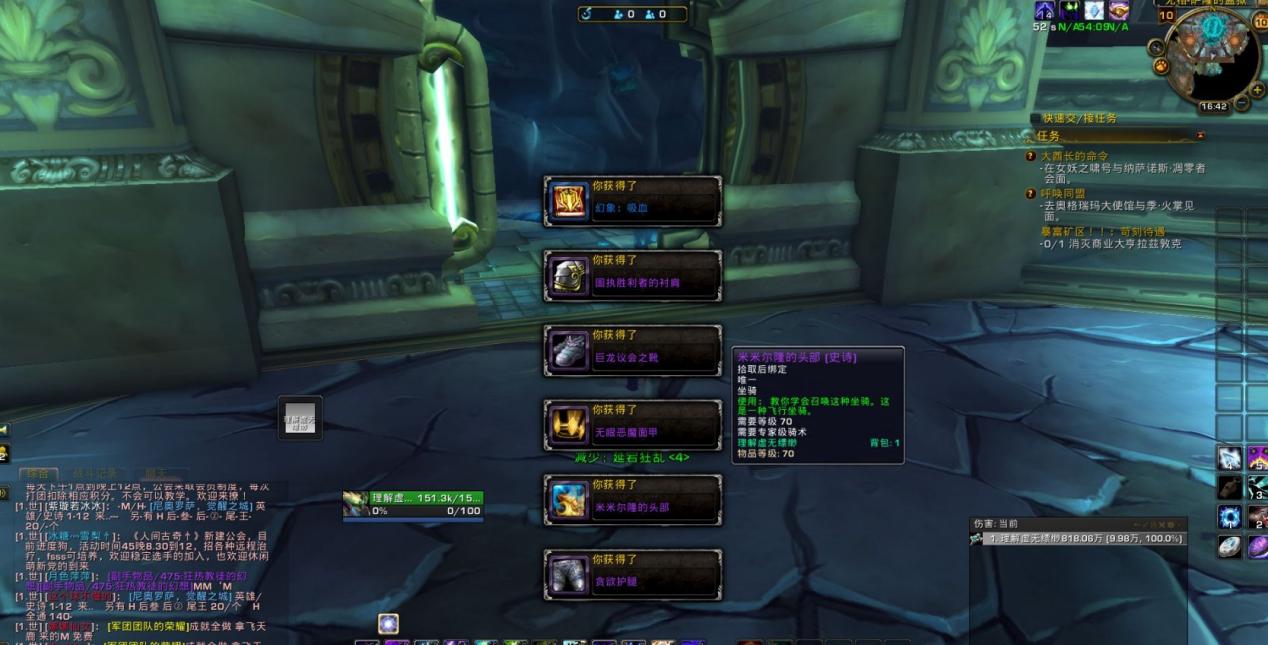Select the 贪欲护腿 loot entry

(x=632, y=573)
